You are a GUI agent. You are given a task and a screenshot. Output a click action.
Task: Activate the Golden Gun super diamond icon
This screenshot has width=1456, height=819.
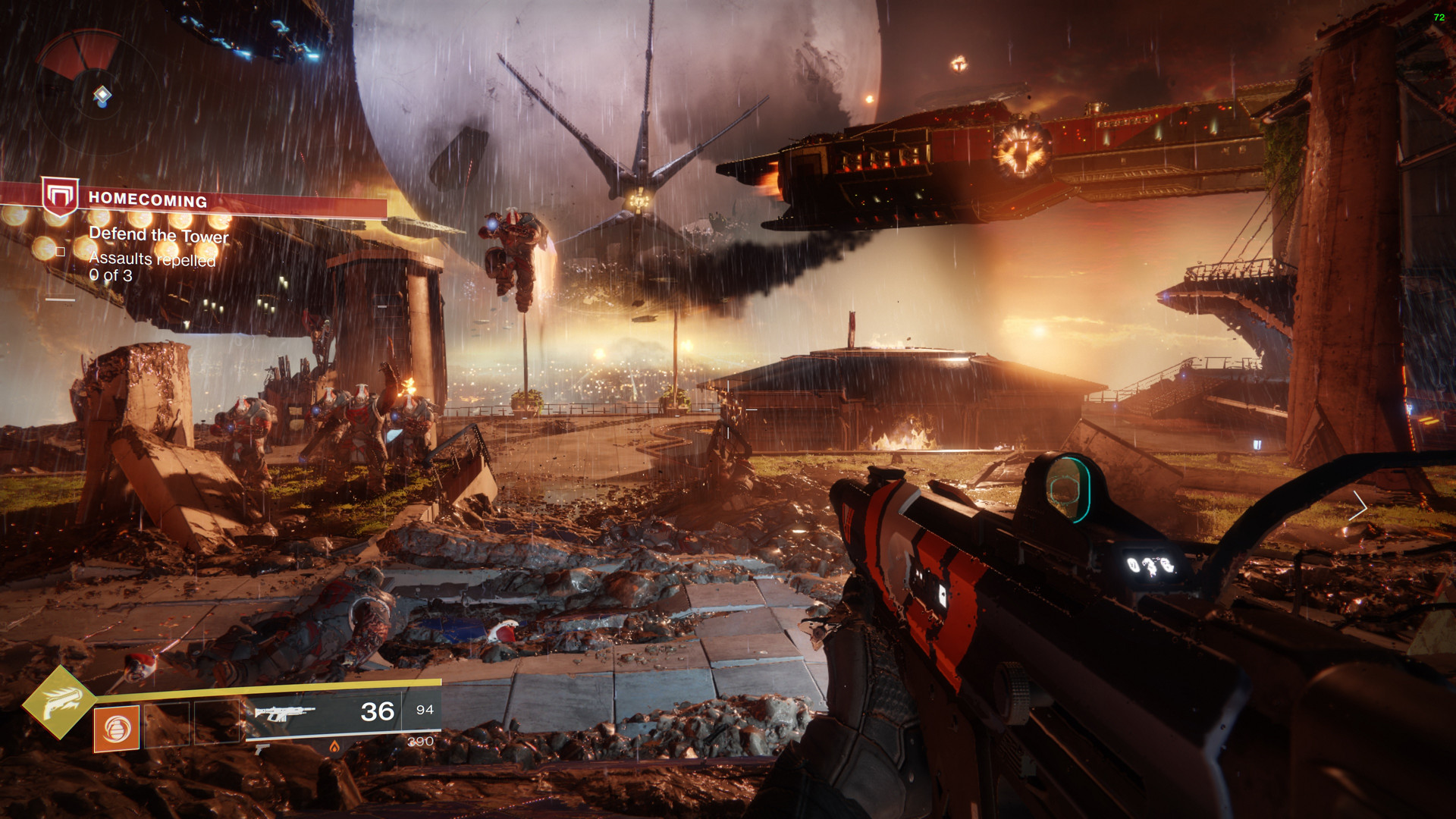pyautogui.click(x=59, y=701)
